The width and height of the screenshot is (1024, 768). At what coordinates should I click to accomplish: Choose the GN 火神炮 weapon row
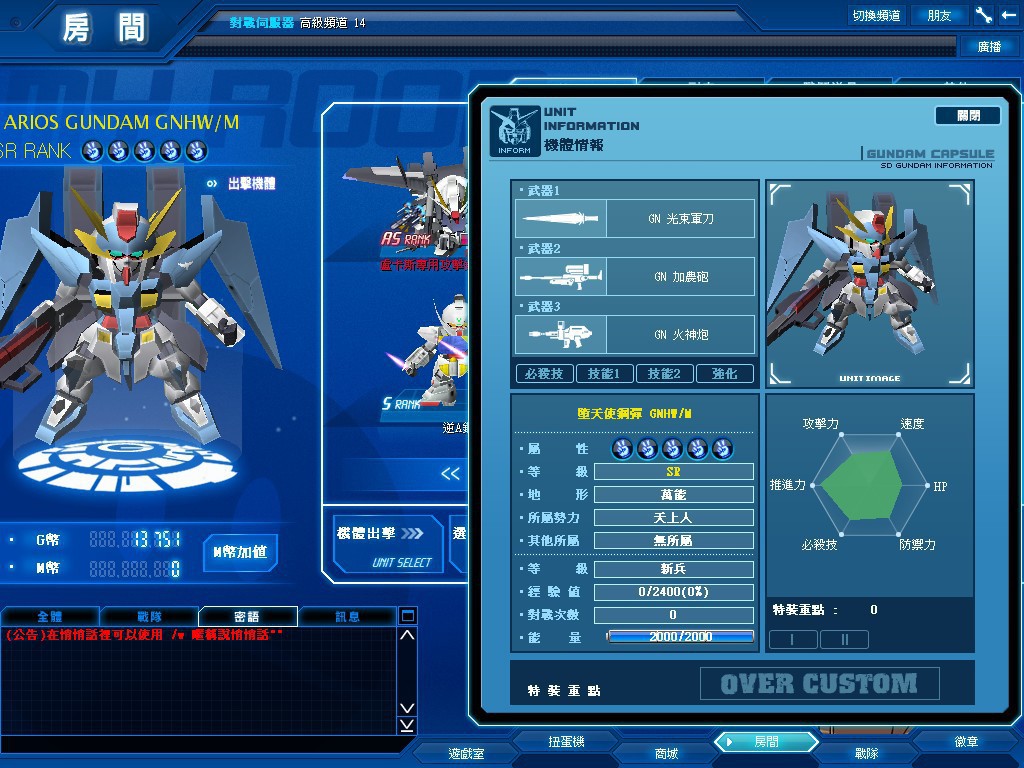point(635,334)
